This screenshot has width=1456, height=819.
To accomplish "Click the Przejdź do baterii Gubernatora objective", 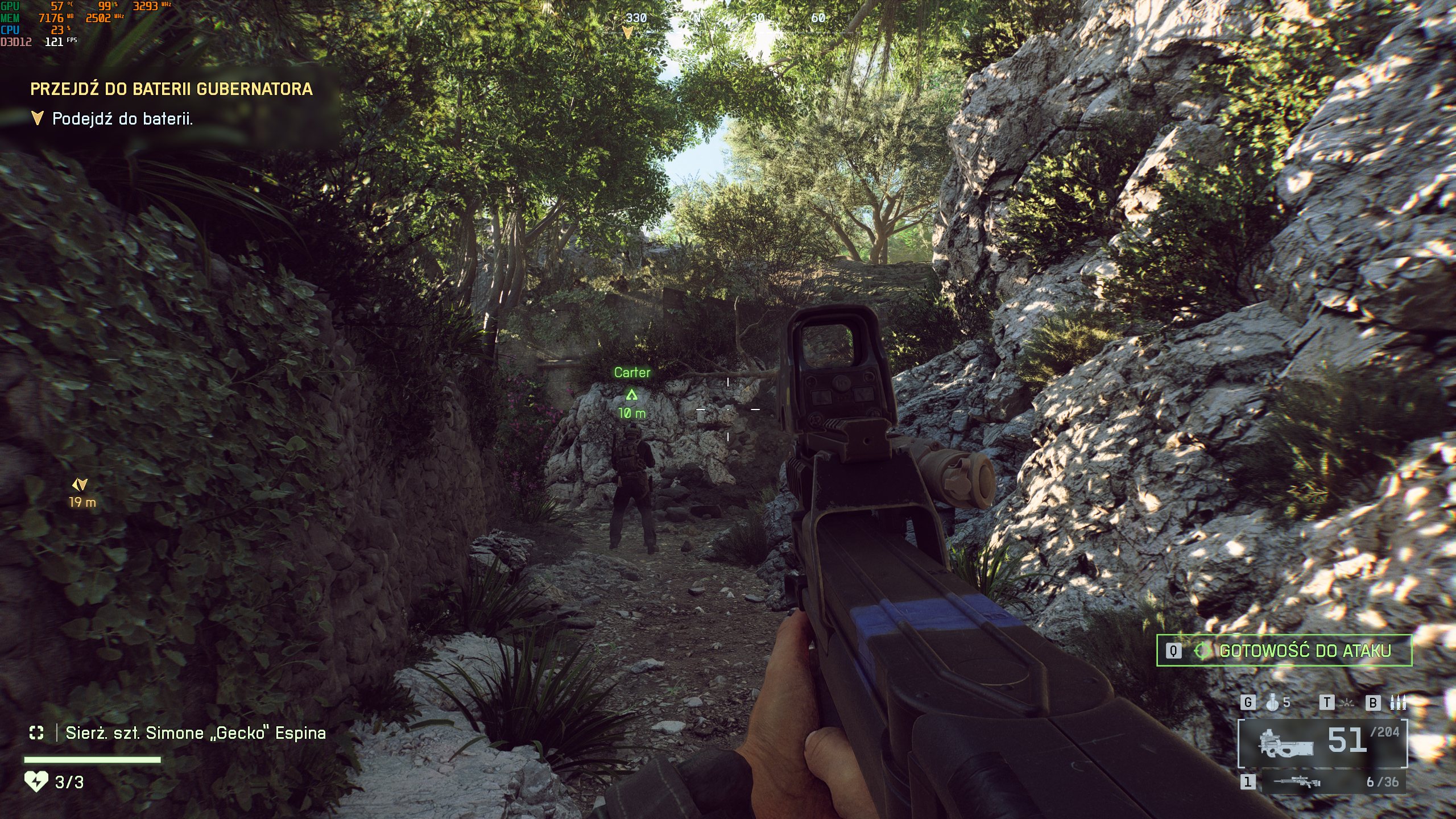I will click(x=171, y=89).
